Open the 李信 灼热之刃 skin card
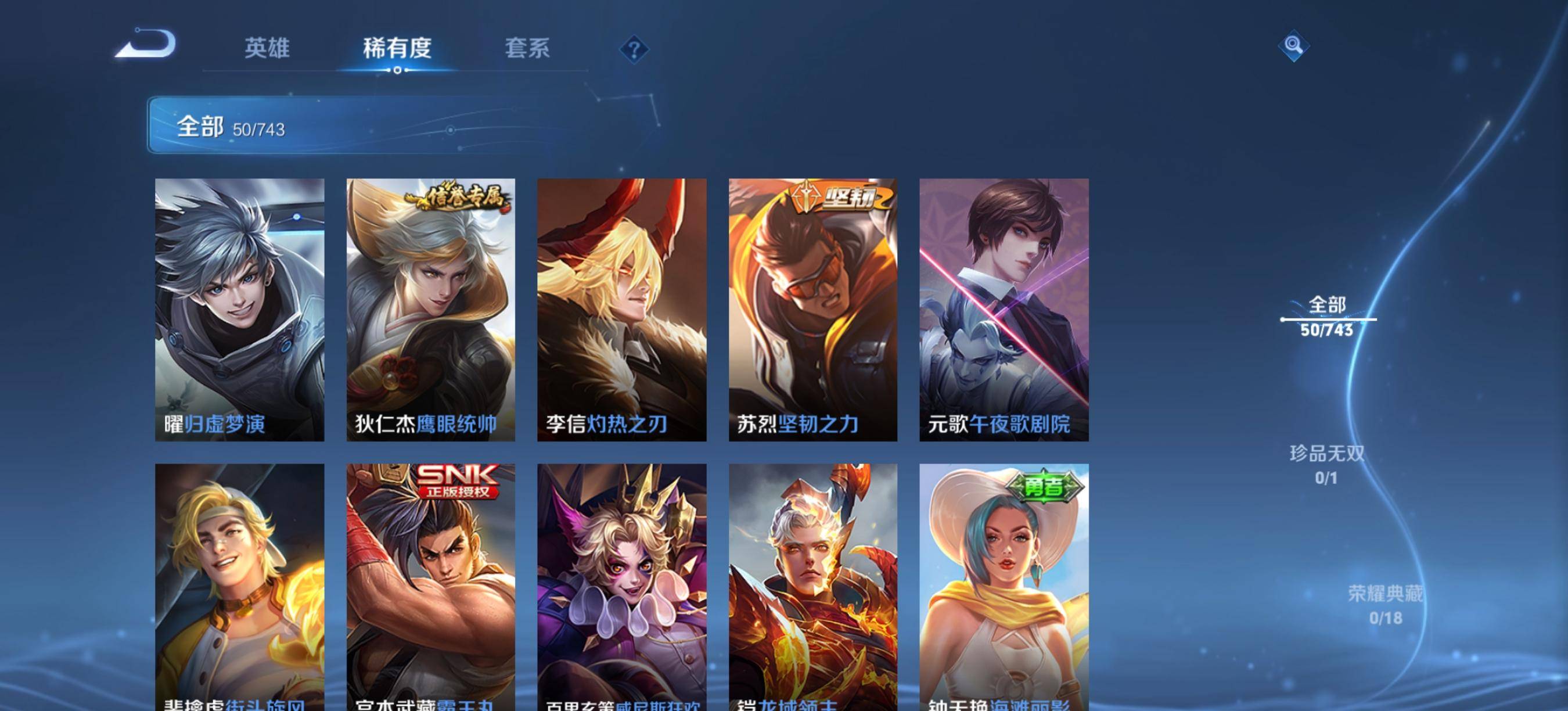 coord(621,309)
